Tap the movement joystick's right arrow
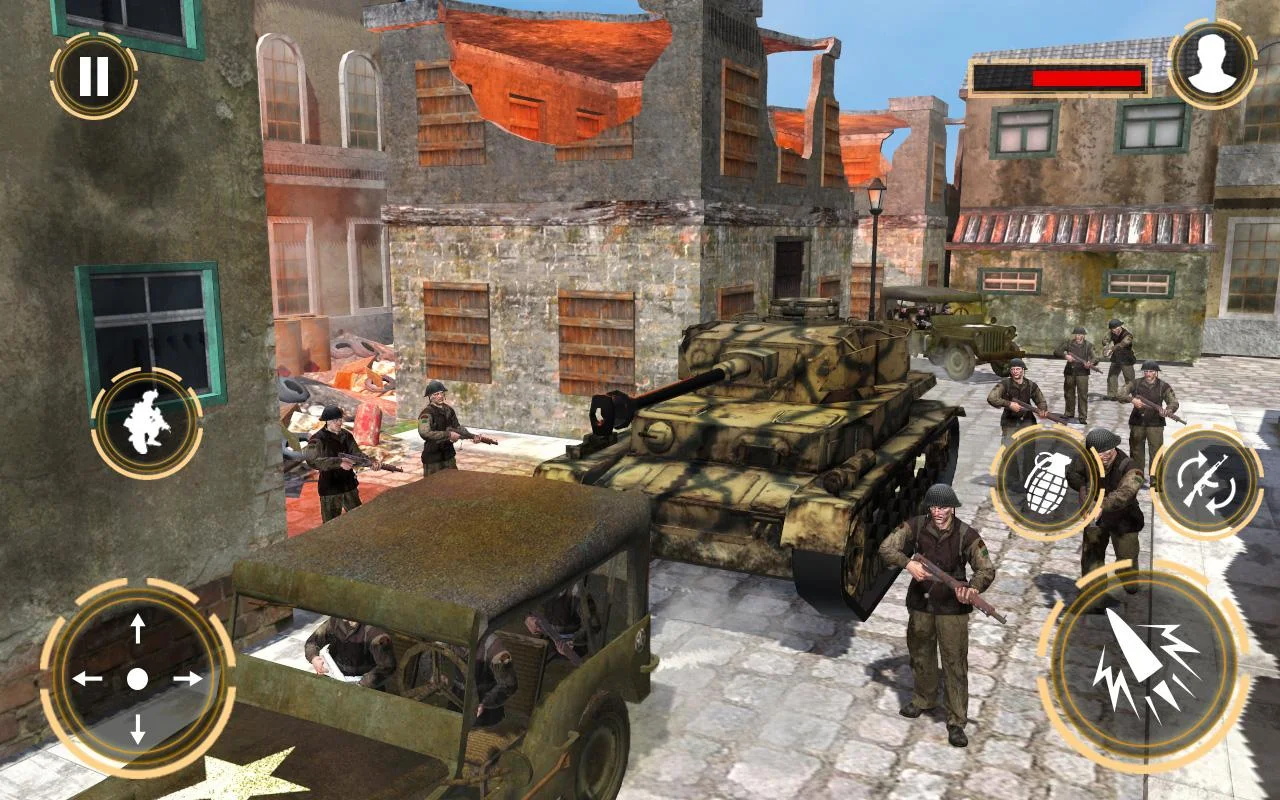Image resolution: width=1280 pixels, height=800 pixels. coord(187,679)
